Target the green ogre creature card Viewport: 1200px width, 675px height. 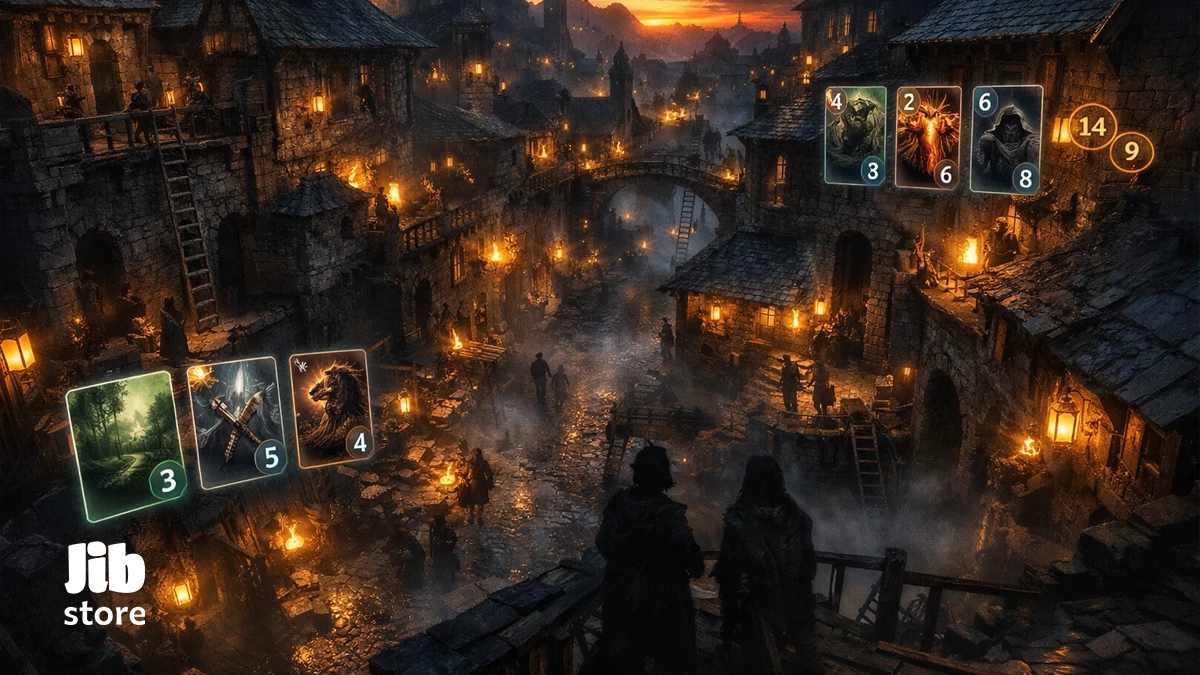[855, 135]
